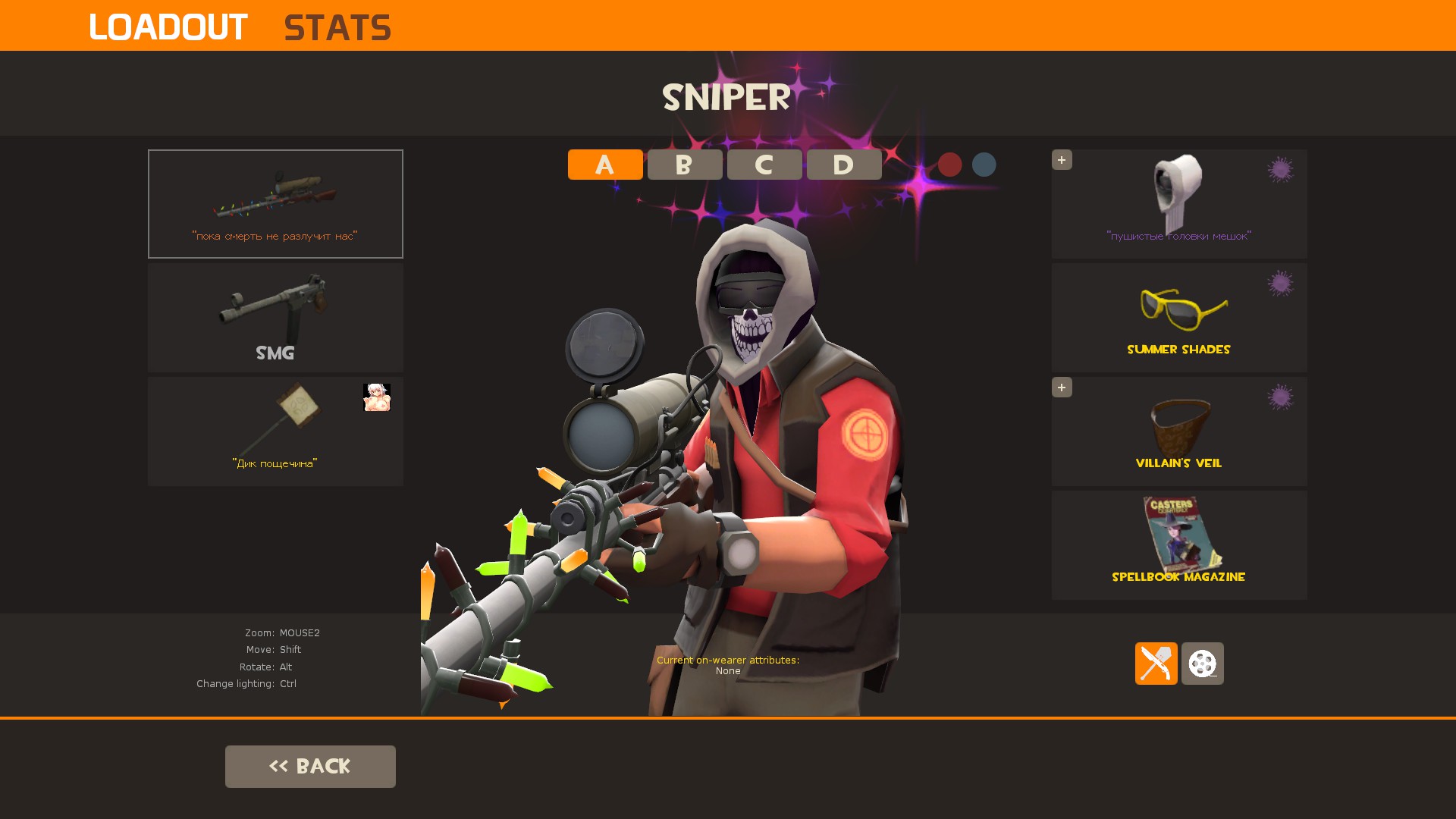Select loadout preset A

(604, 165)
